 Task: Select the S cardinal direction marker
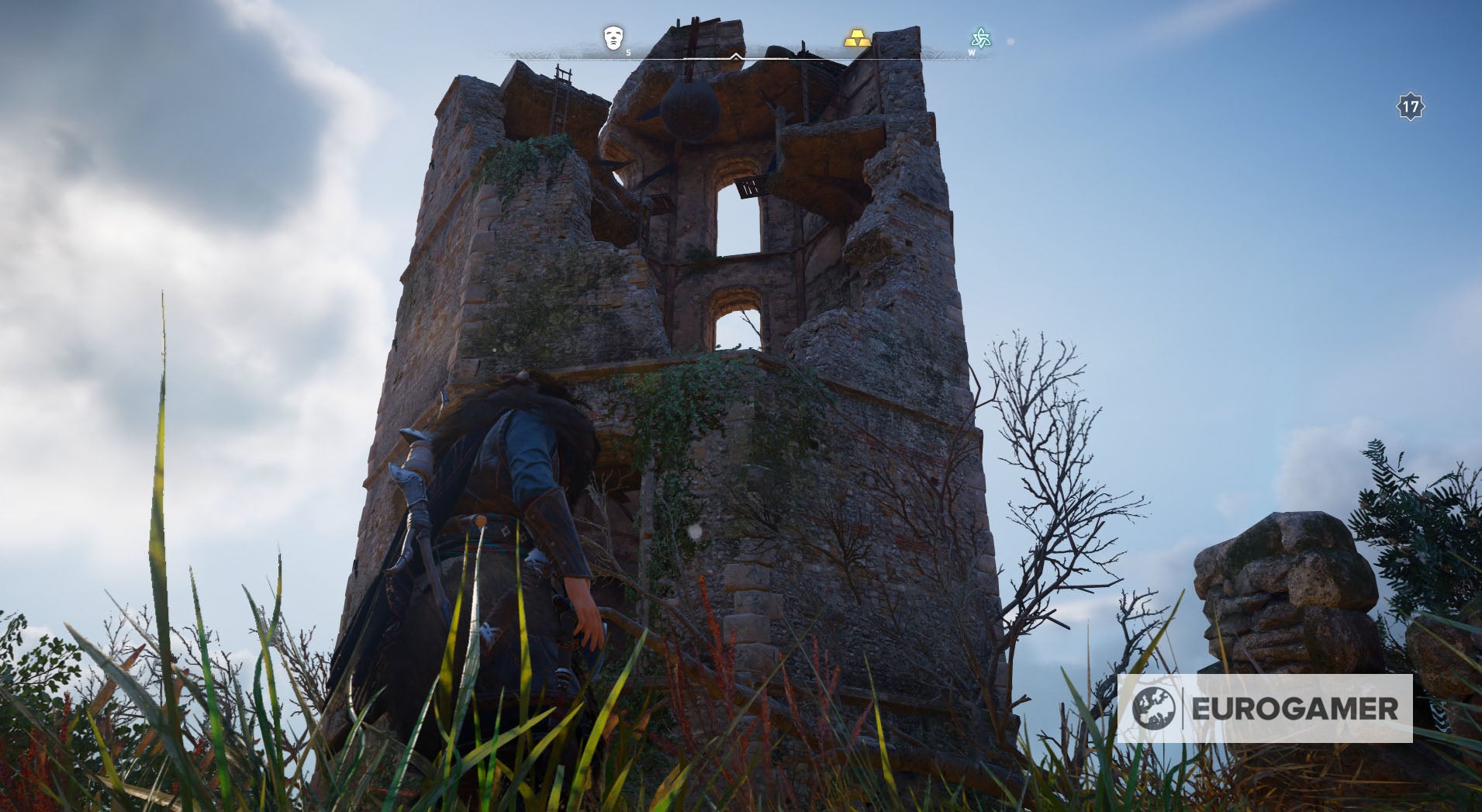click(x=629, y=54)
